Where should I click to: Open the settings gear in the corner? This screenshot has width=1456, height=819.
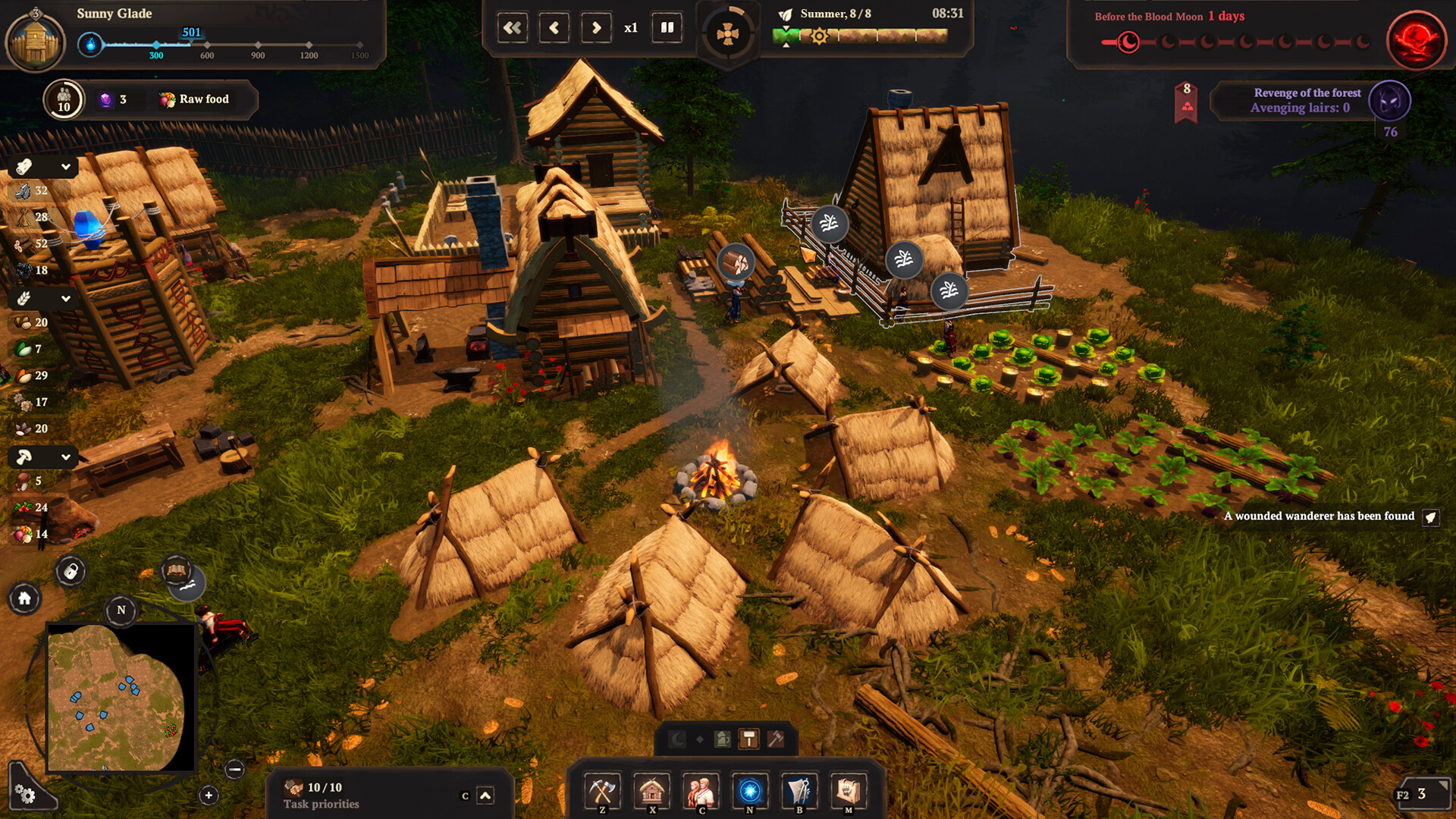tap(25, 795)
